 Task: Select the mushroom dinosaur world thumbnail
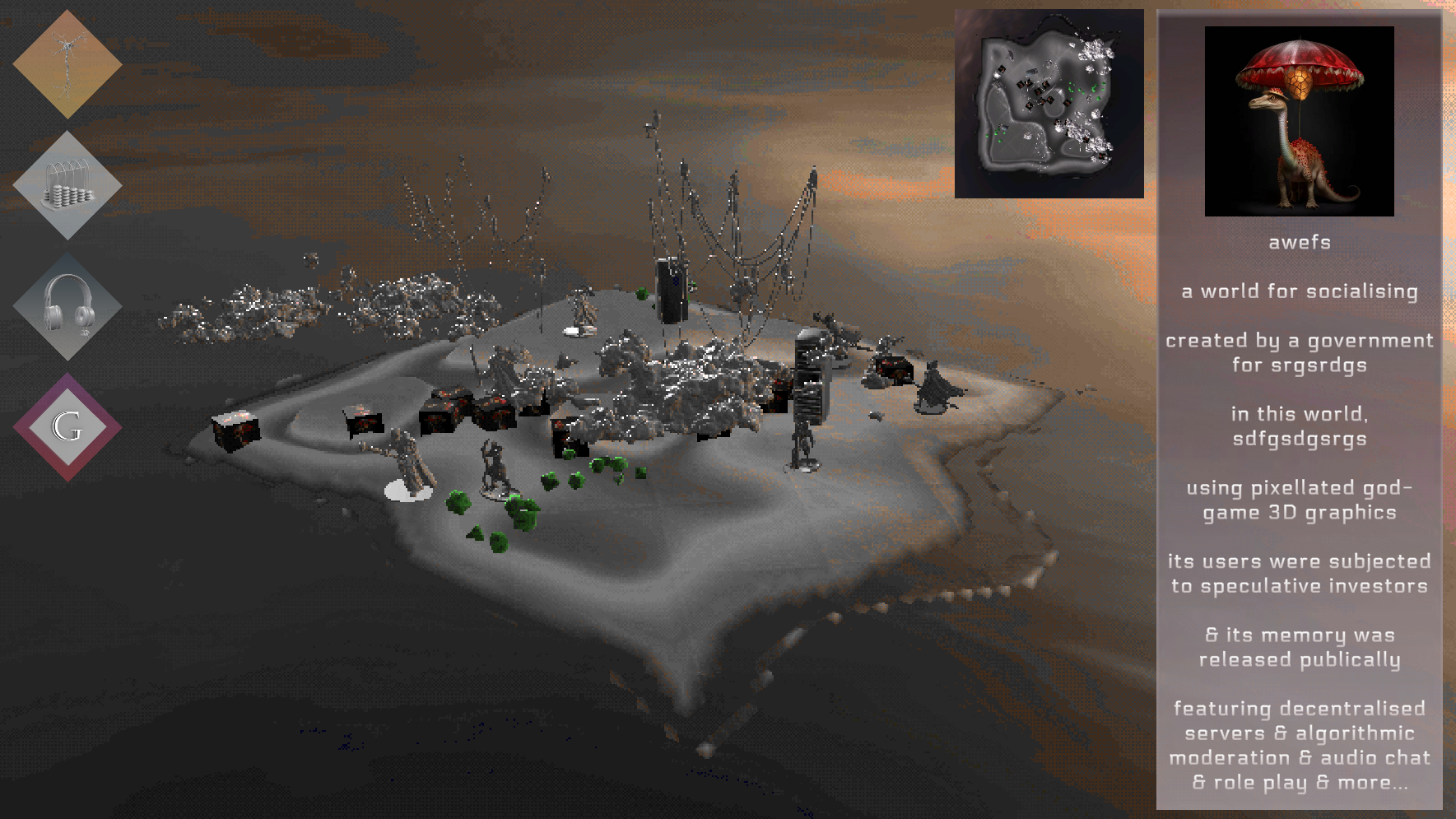[x=1299, y=121]
